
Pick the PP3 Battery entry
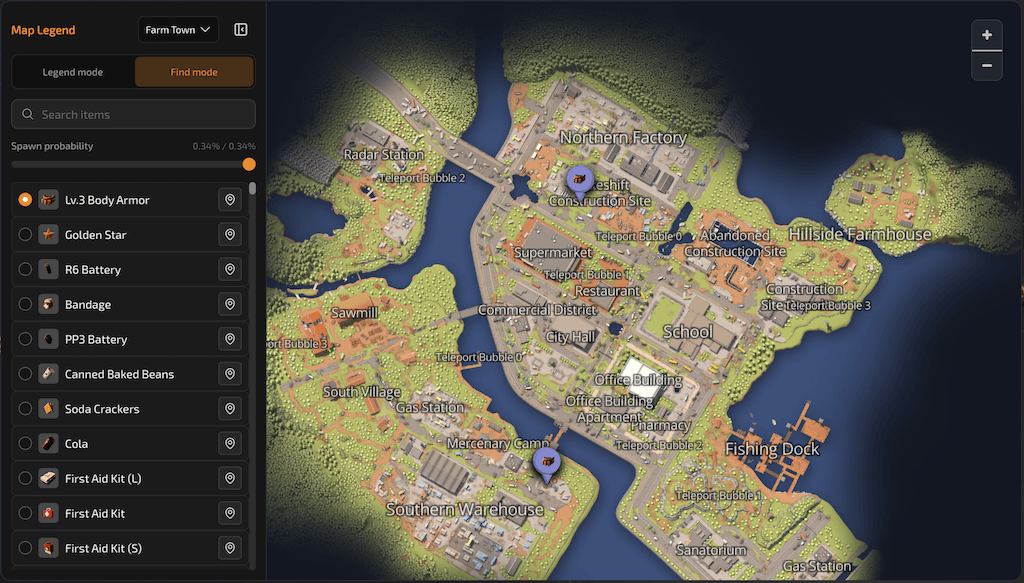pos(96,340)
